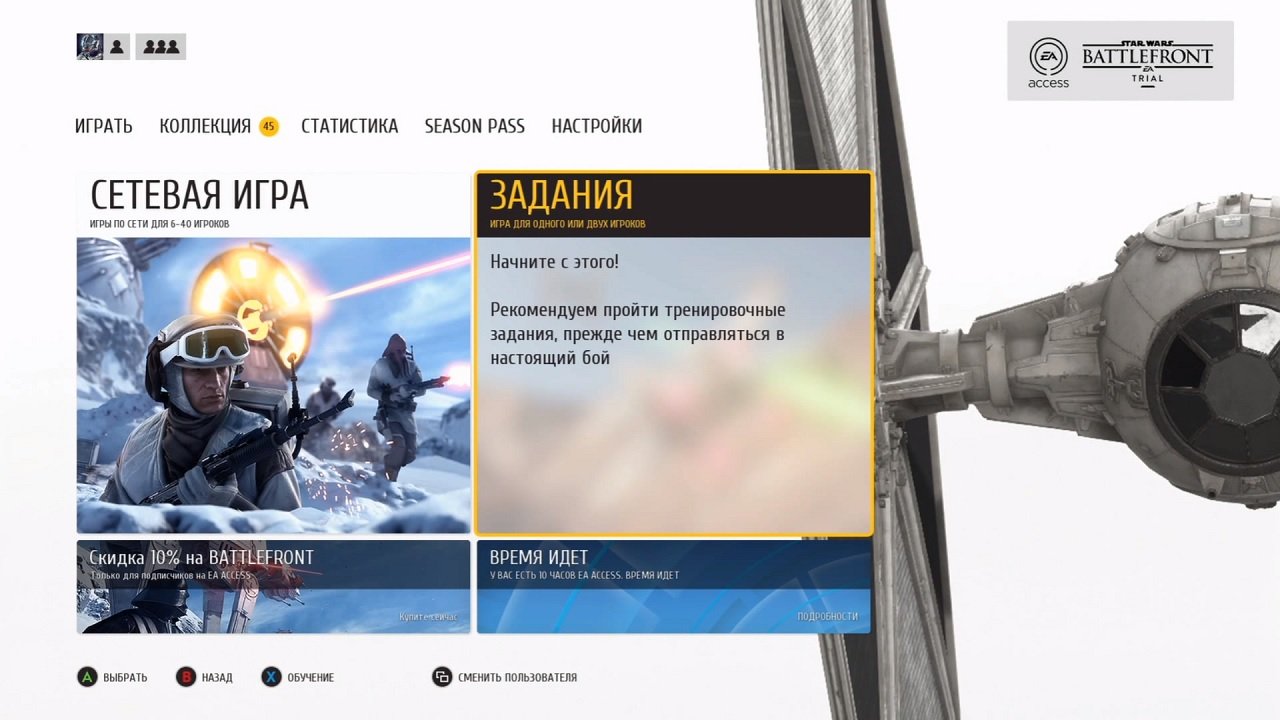
Task: Select the single player icon
Action: (116, 46)
